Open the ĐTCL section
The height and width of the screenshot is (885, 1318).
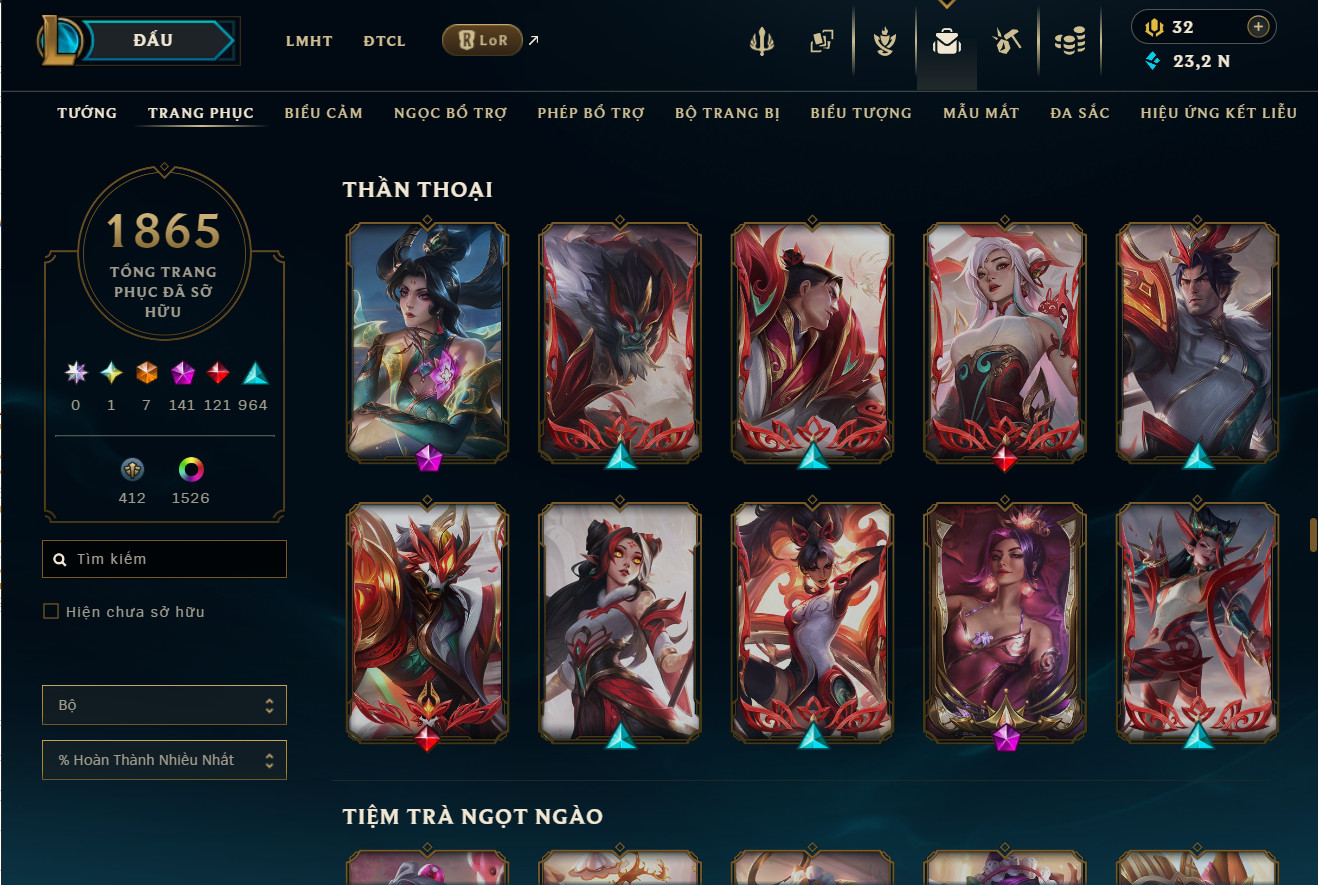[x=384, y=41]
